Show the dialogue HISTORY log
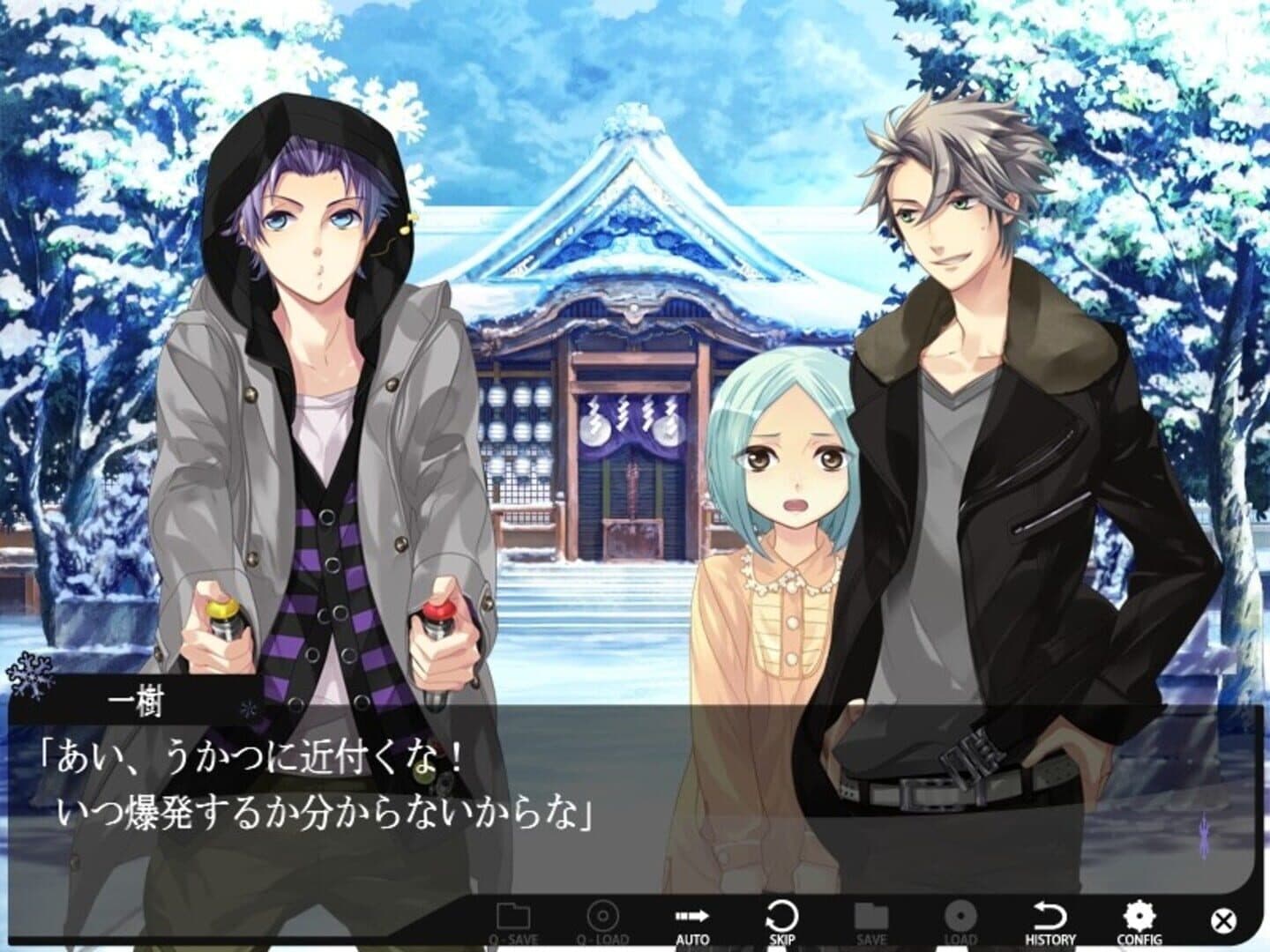This screenshot has width=1270, height=952. coord(1050,922)
